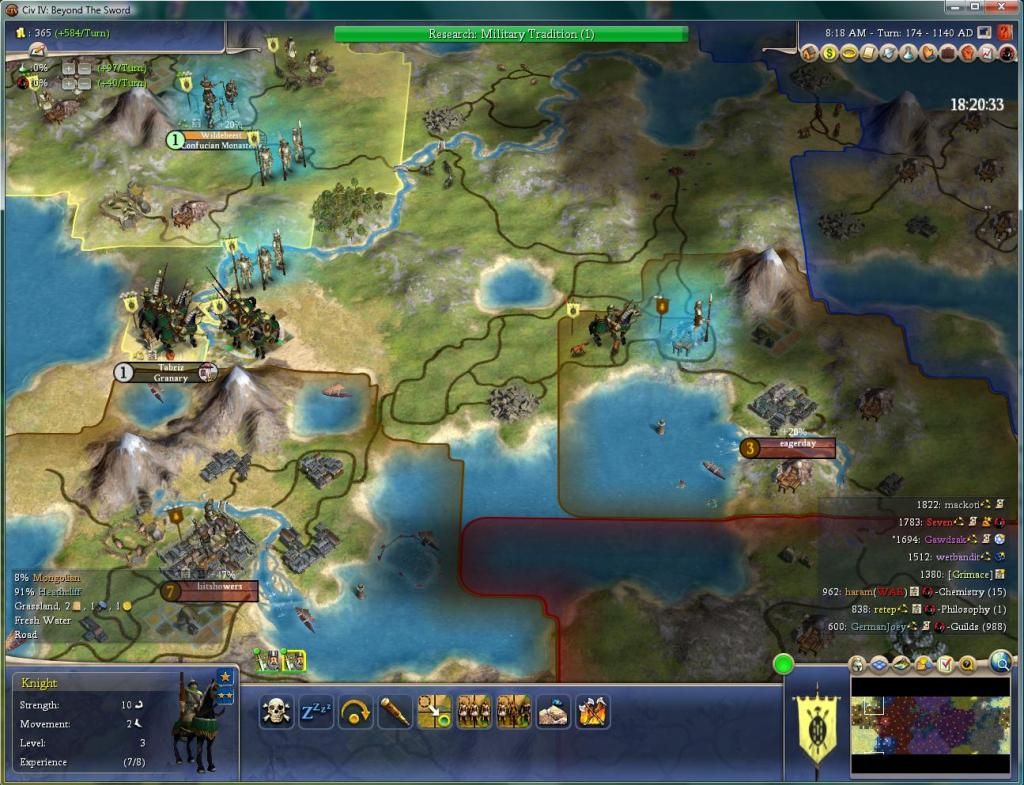Open the Civilopedia question mark button
This screenshot has height=785, width=1024.
point(1004,33)
